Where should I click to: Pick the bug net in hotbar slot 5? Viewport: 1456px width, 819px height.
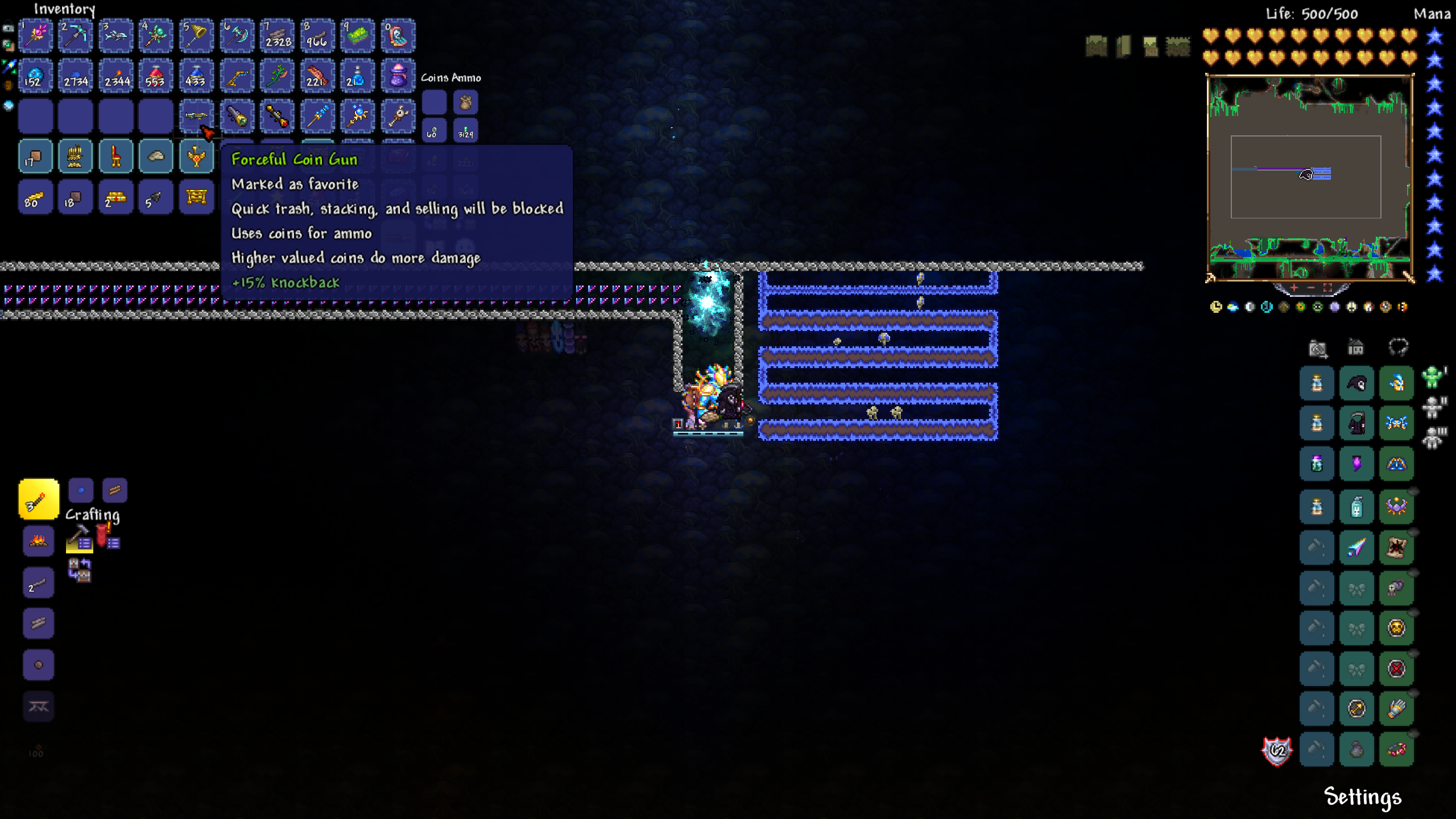(x=196, y=36)
